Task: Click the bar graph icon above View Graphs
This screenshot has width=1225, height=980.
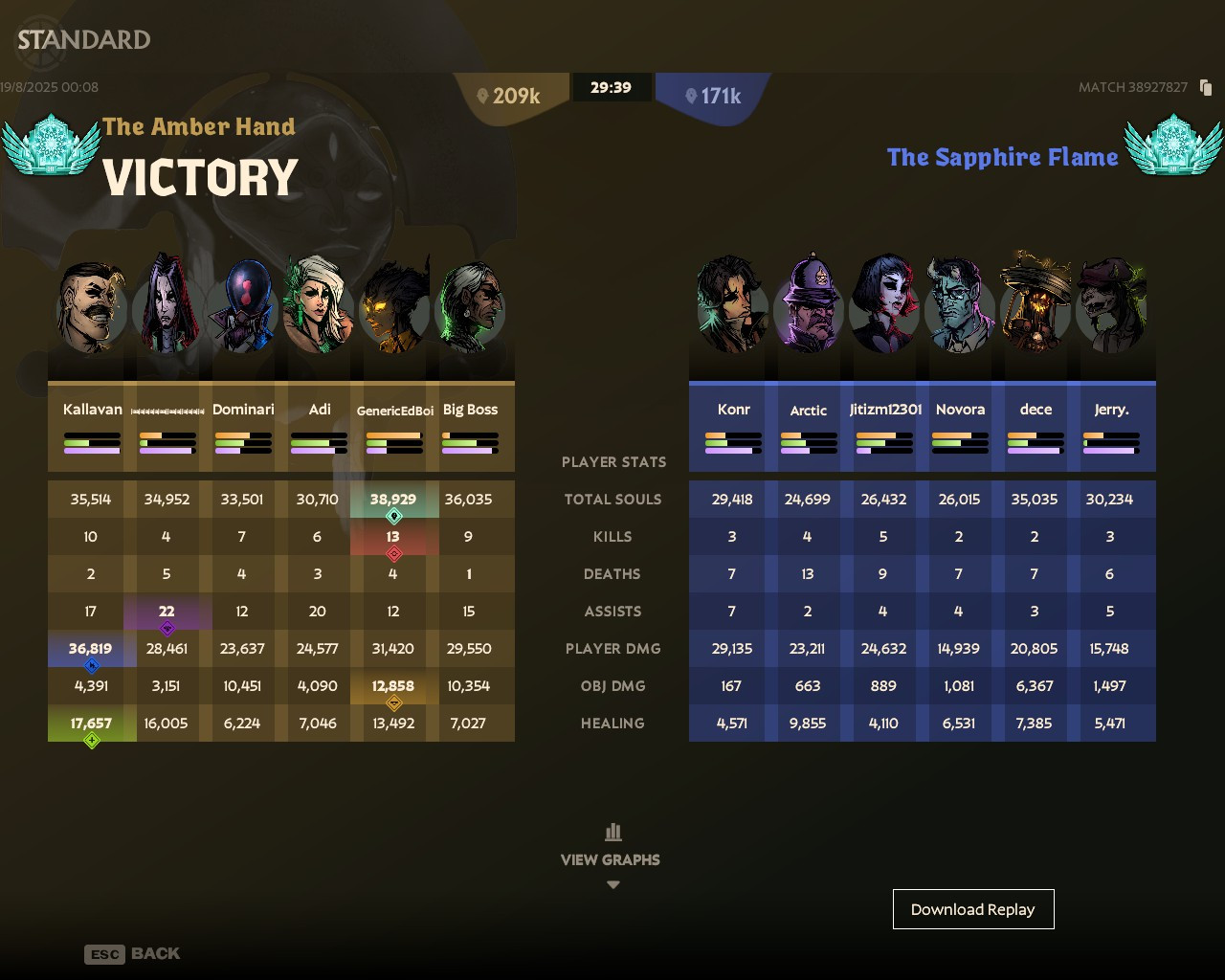Action: 612,832
